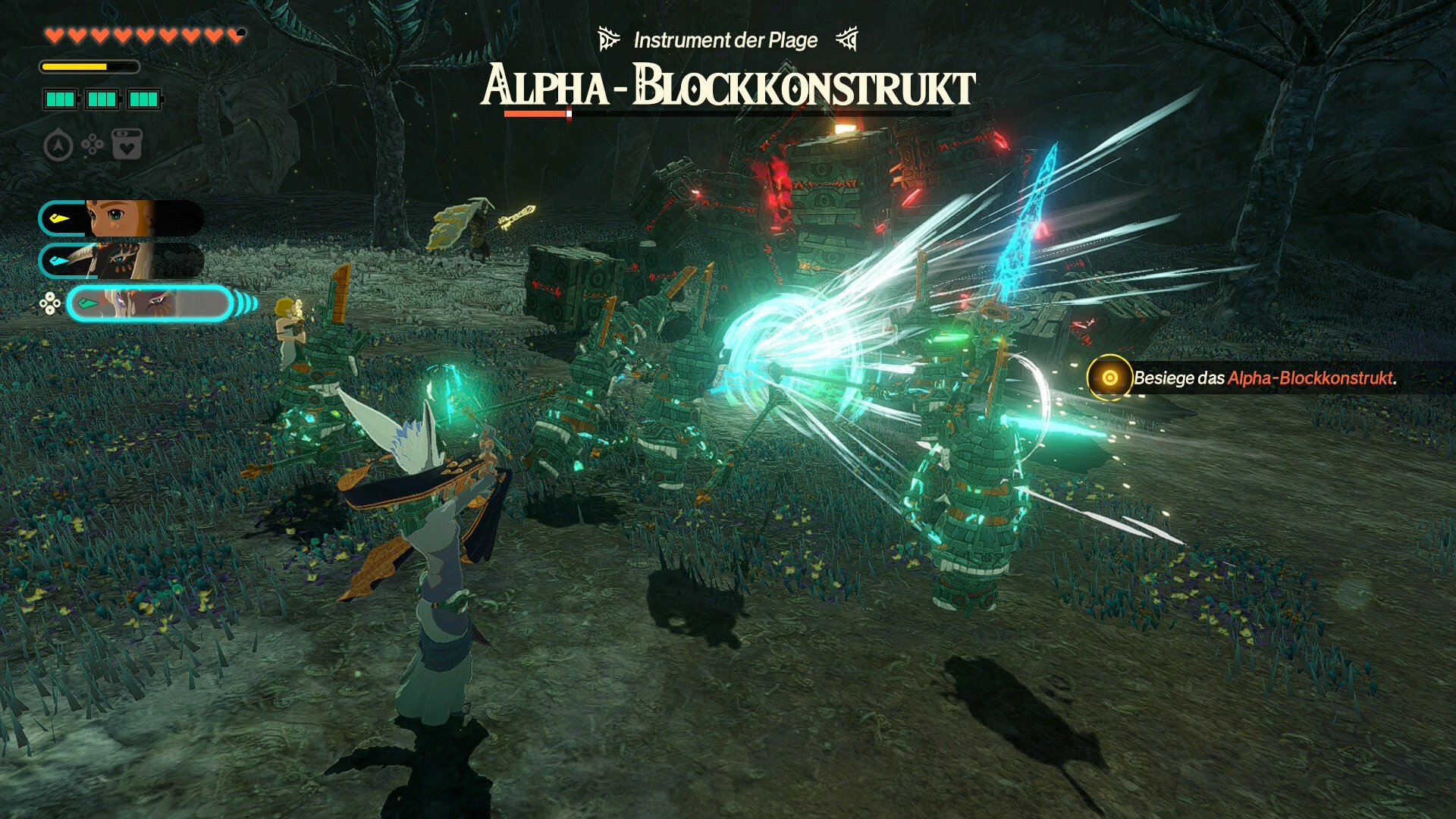Choose the highlighted white-haired character portrait
1456x819 pixels.
tap(149, 304)
